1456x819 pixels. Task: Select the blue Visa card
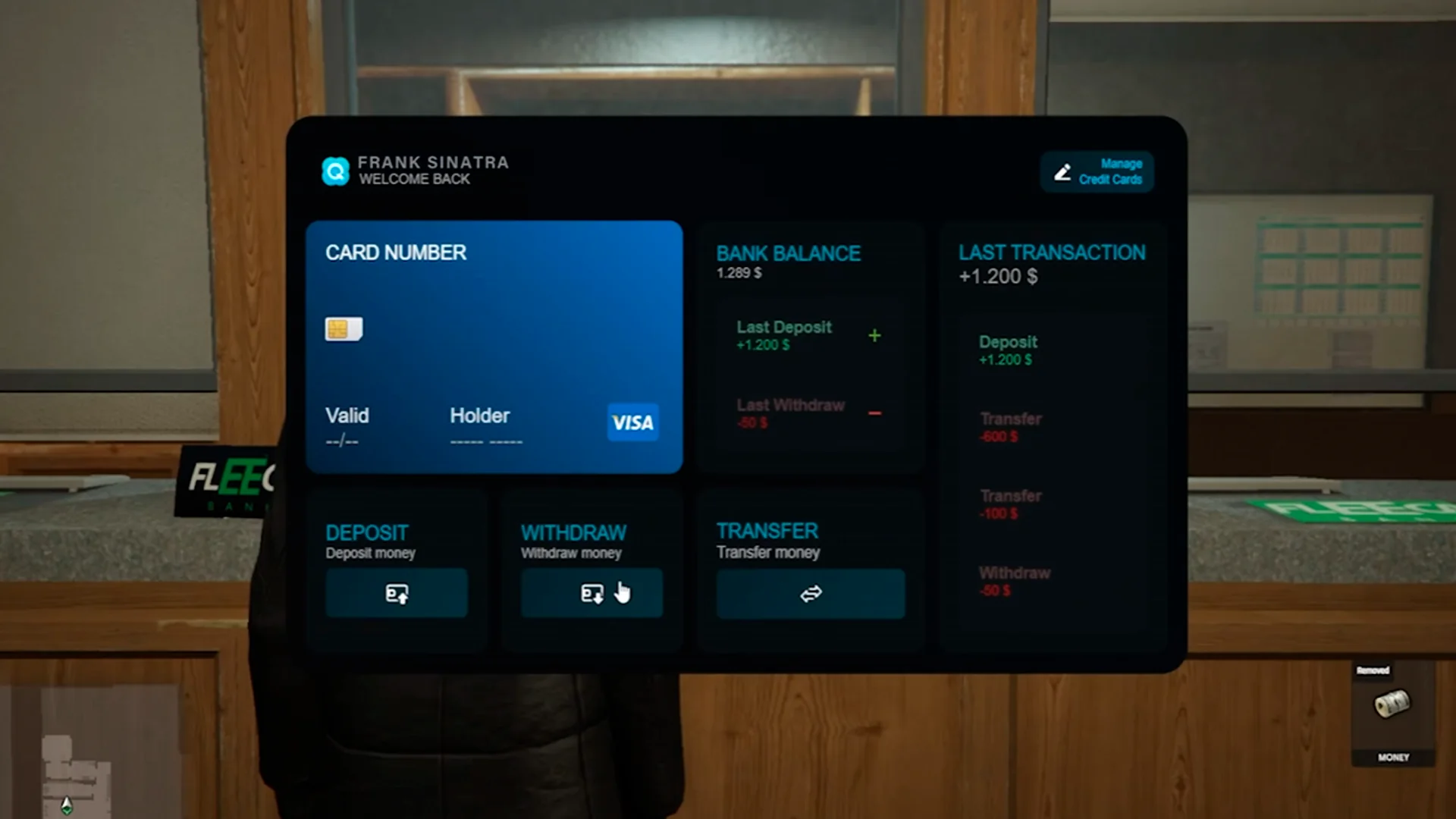click(x=494, y=347)
